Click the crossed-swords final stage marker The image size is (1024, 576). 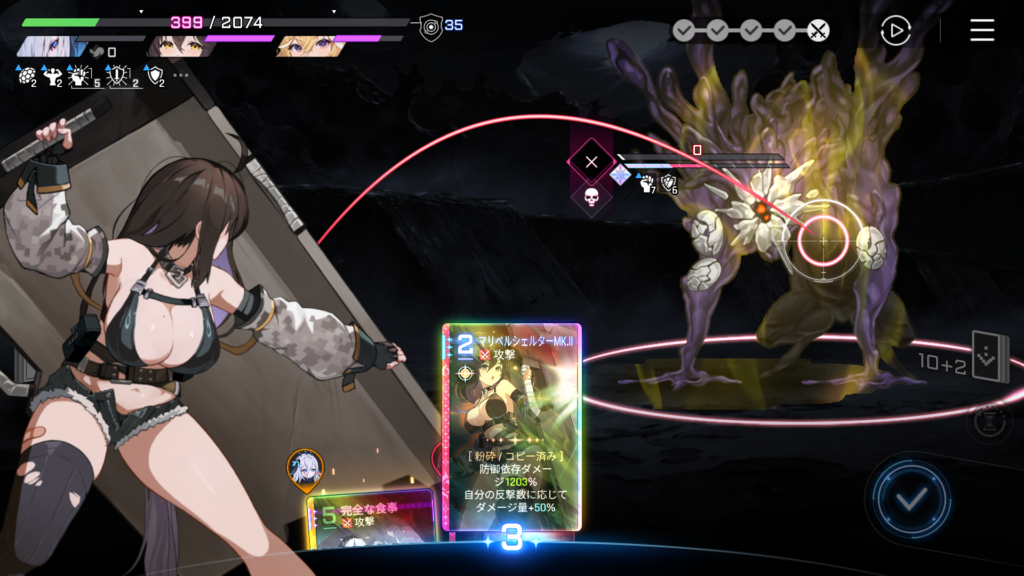tap(818, 31)
